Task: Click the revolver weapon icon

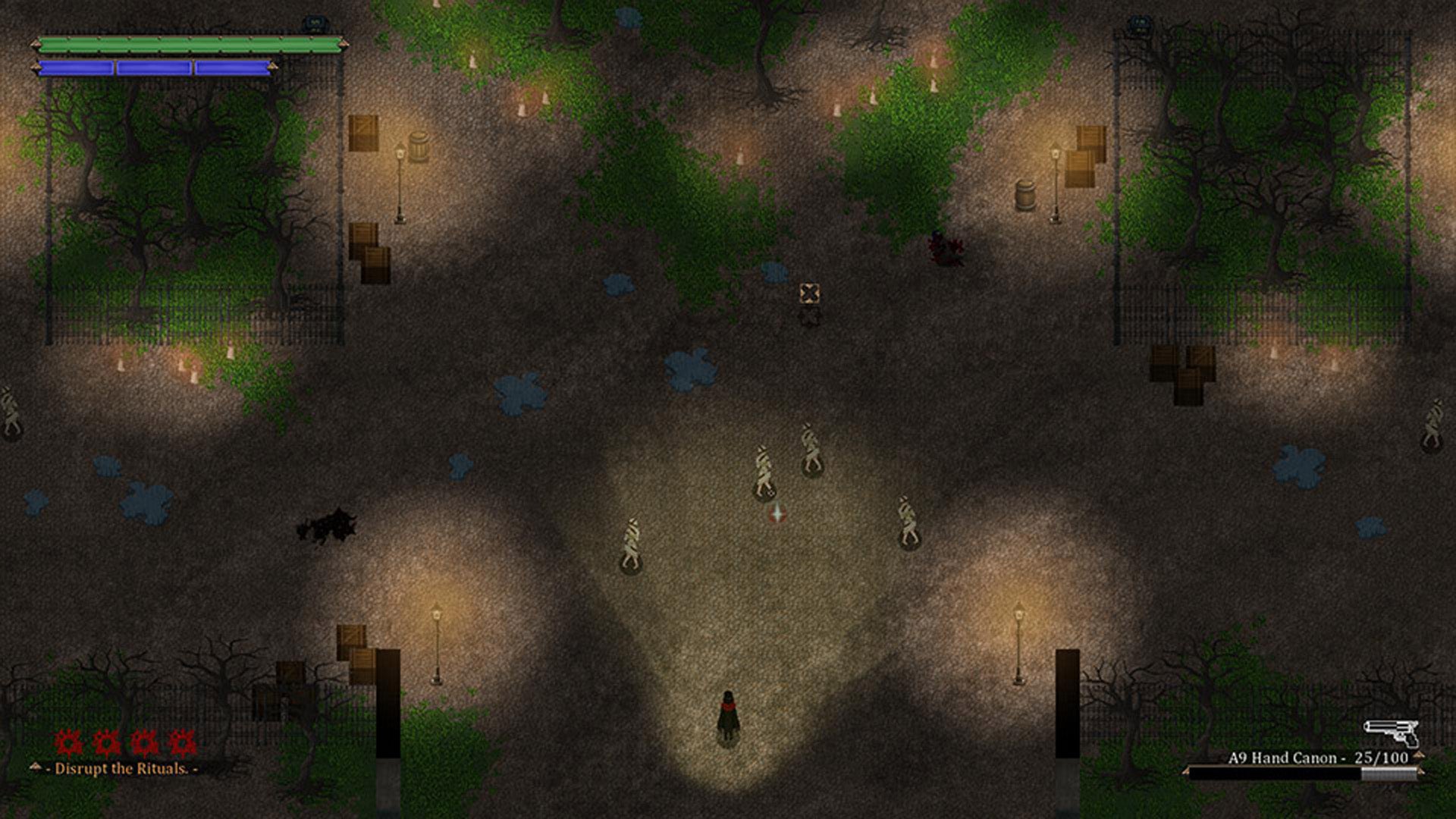Action: [1392, 733]
